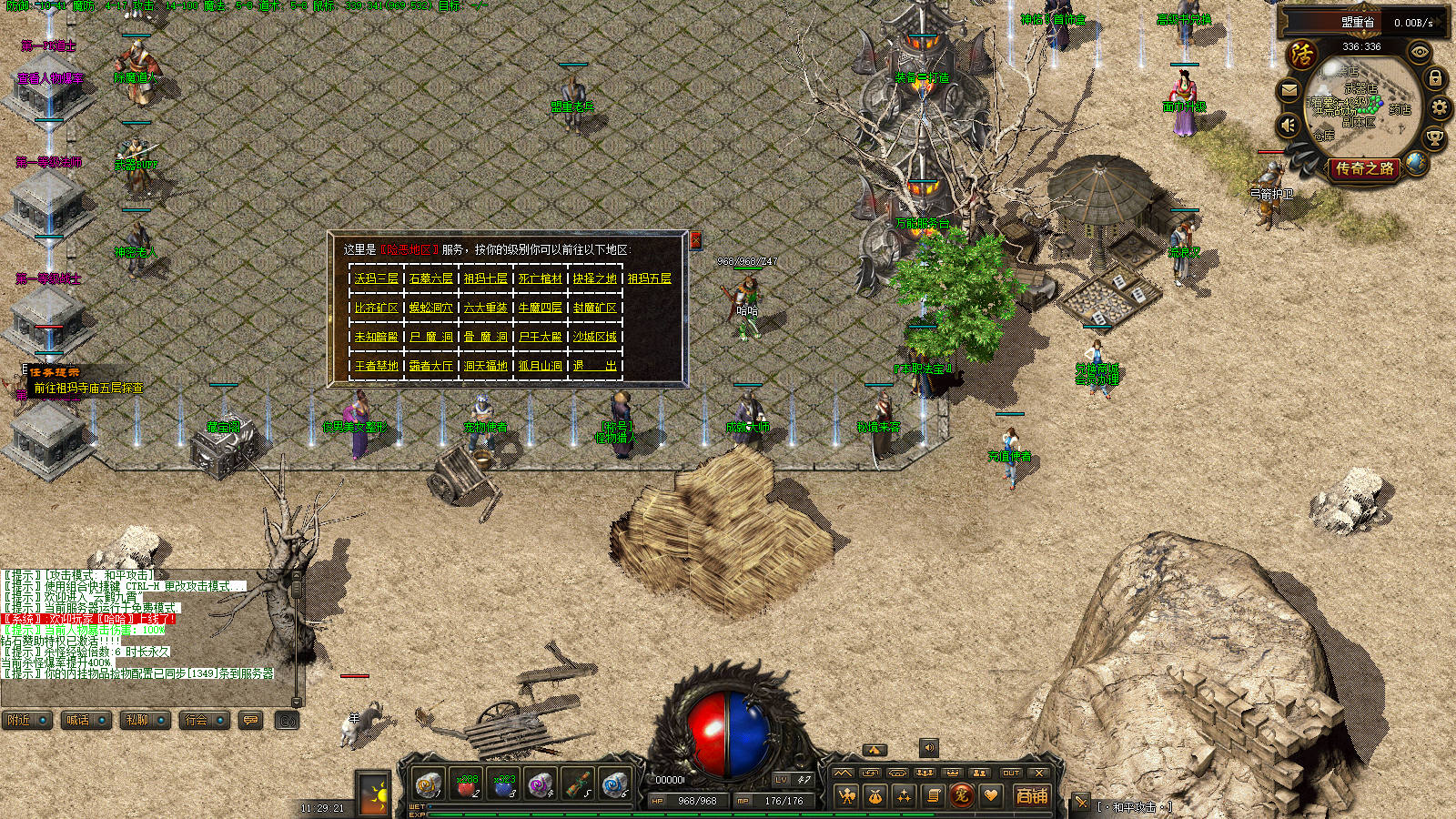1456x819 pixels.
Task: Teleport to 石墓六层 from the list
Action: click(x=430, y=278)
